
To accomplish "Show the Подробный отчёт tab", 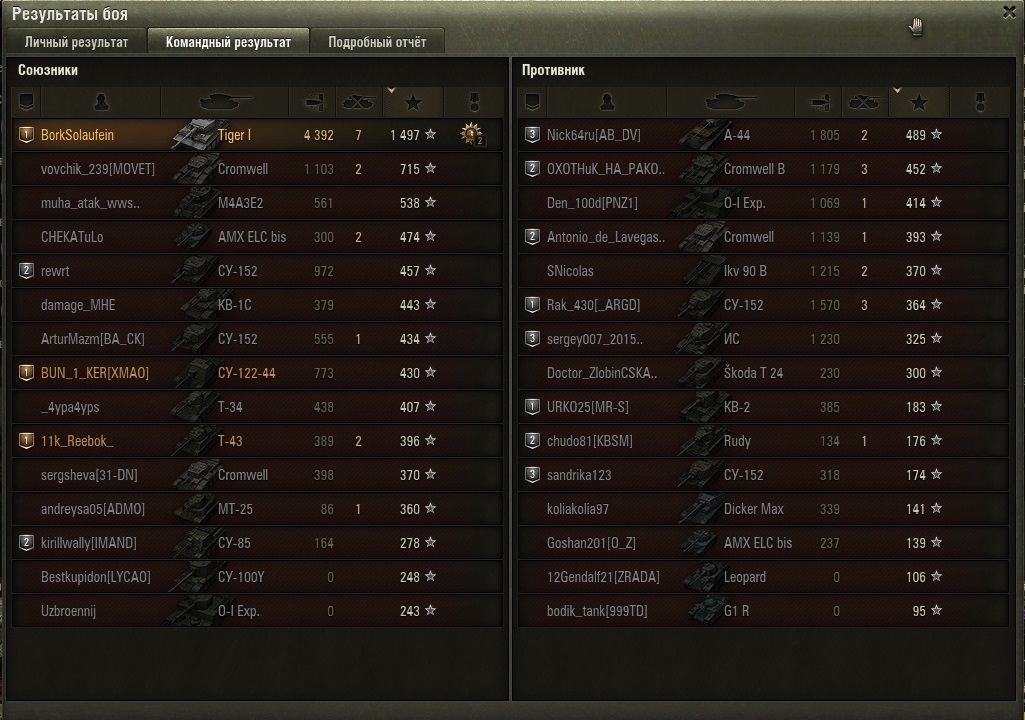I will [376, 42].
